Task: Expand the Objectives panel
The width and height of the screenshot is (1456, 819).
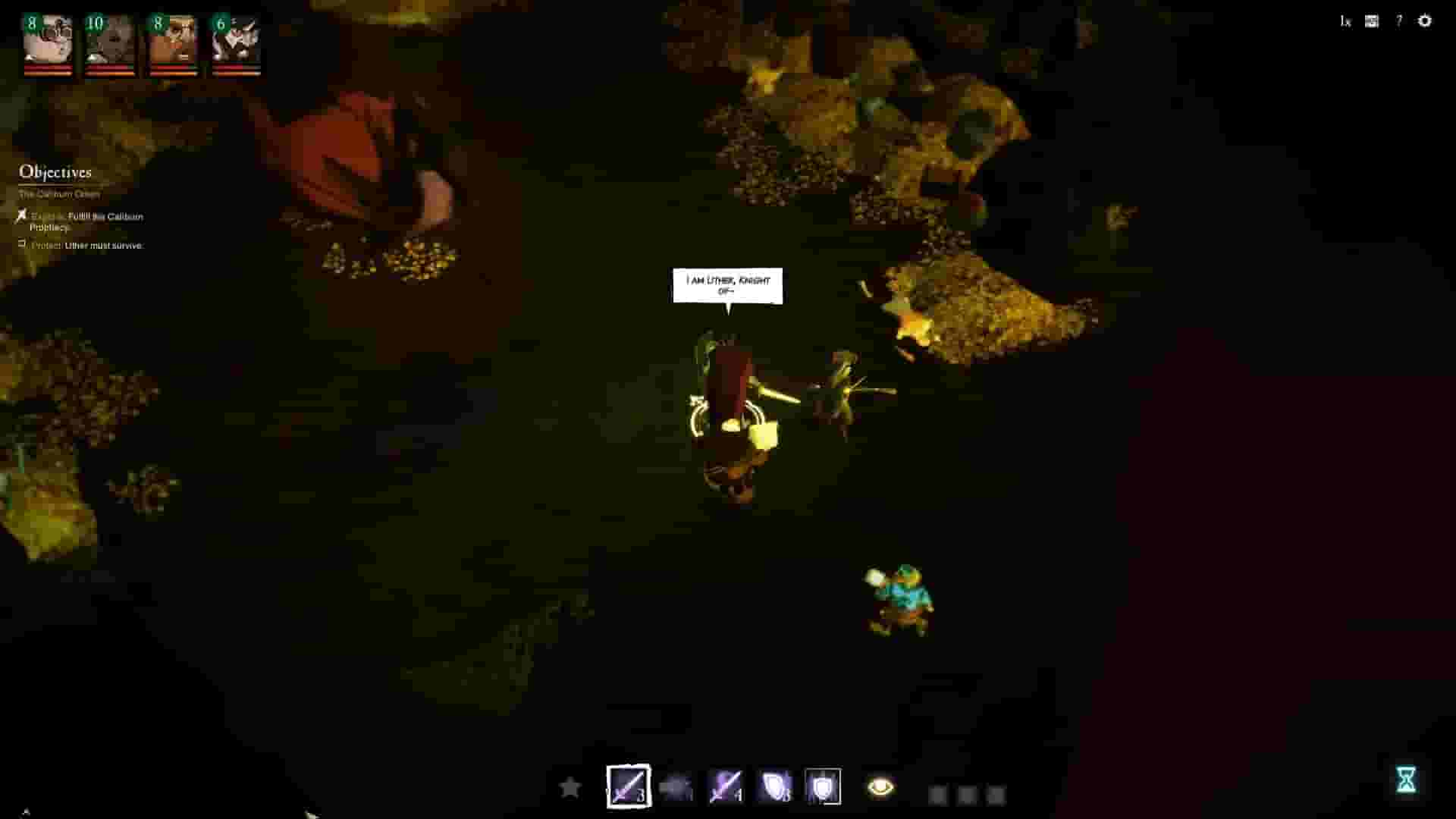Action: pos(55,172)
